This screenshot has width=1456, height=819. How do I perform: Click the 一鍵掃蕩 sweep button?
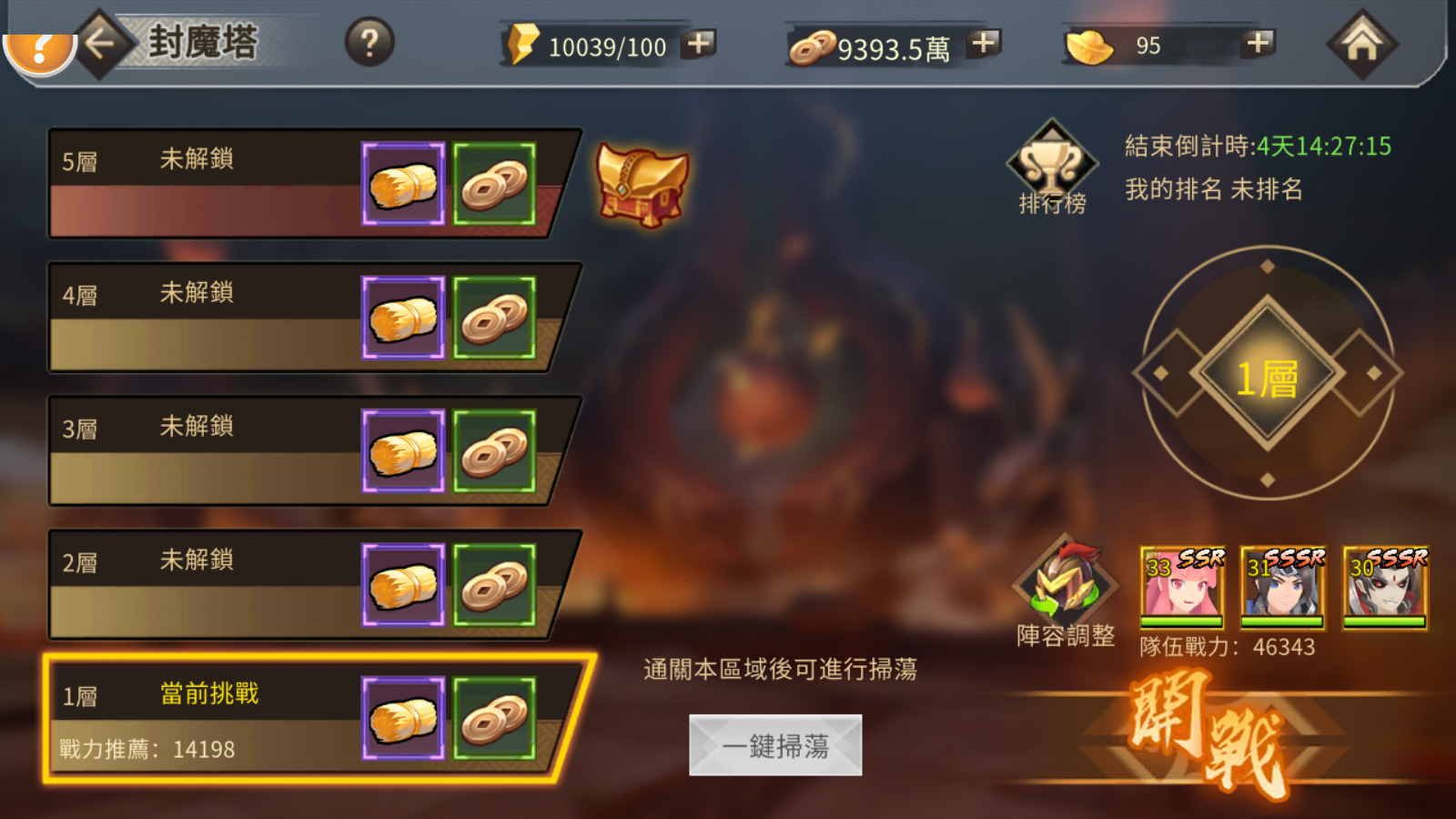click(x=775, y=743)
